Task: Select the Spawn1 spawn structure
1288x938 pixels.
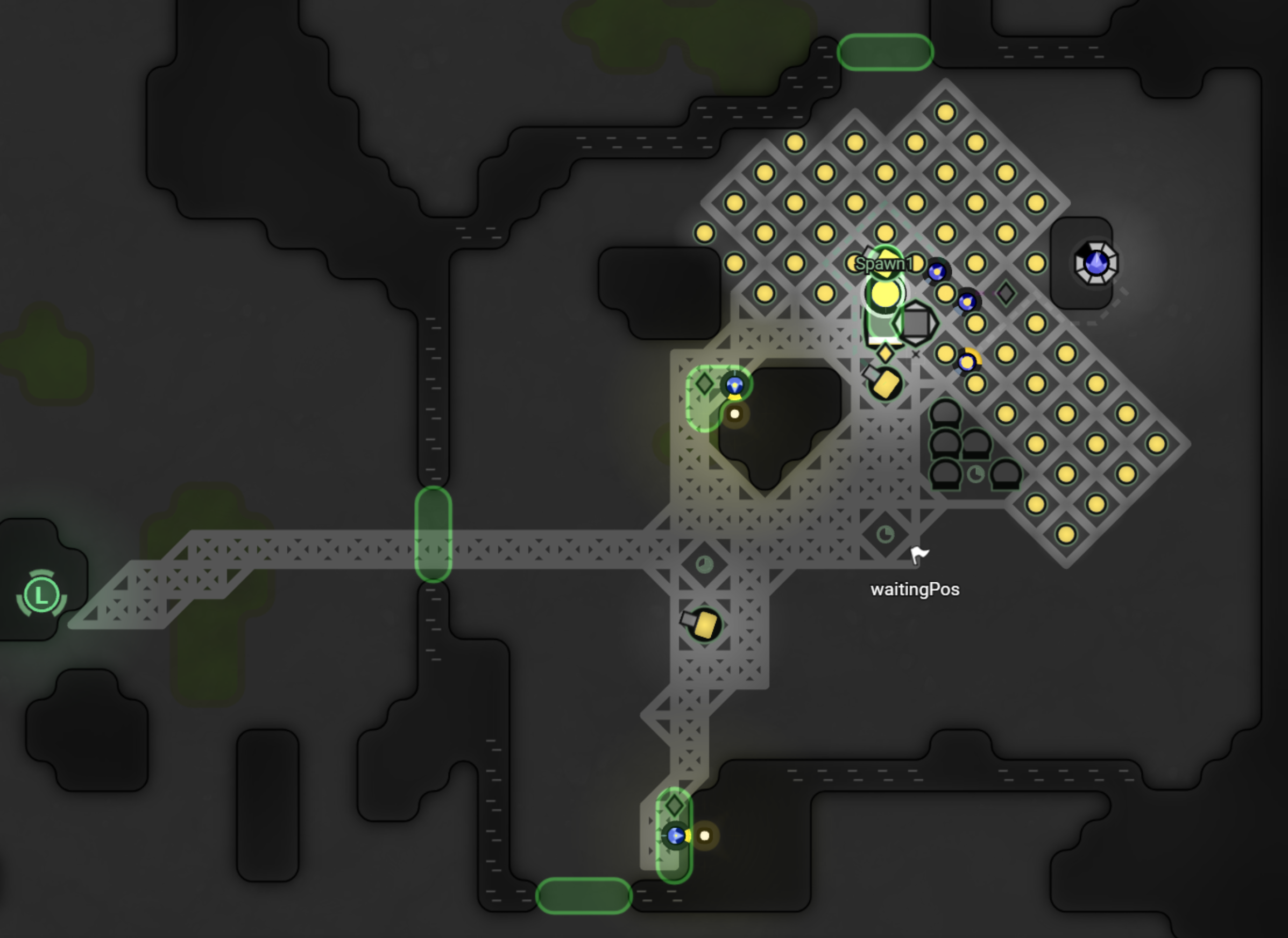Action: [885, 293]
